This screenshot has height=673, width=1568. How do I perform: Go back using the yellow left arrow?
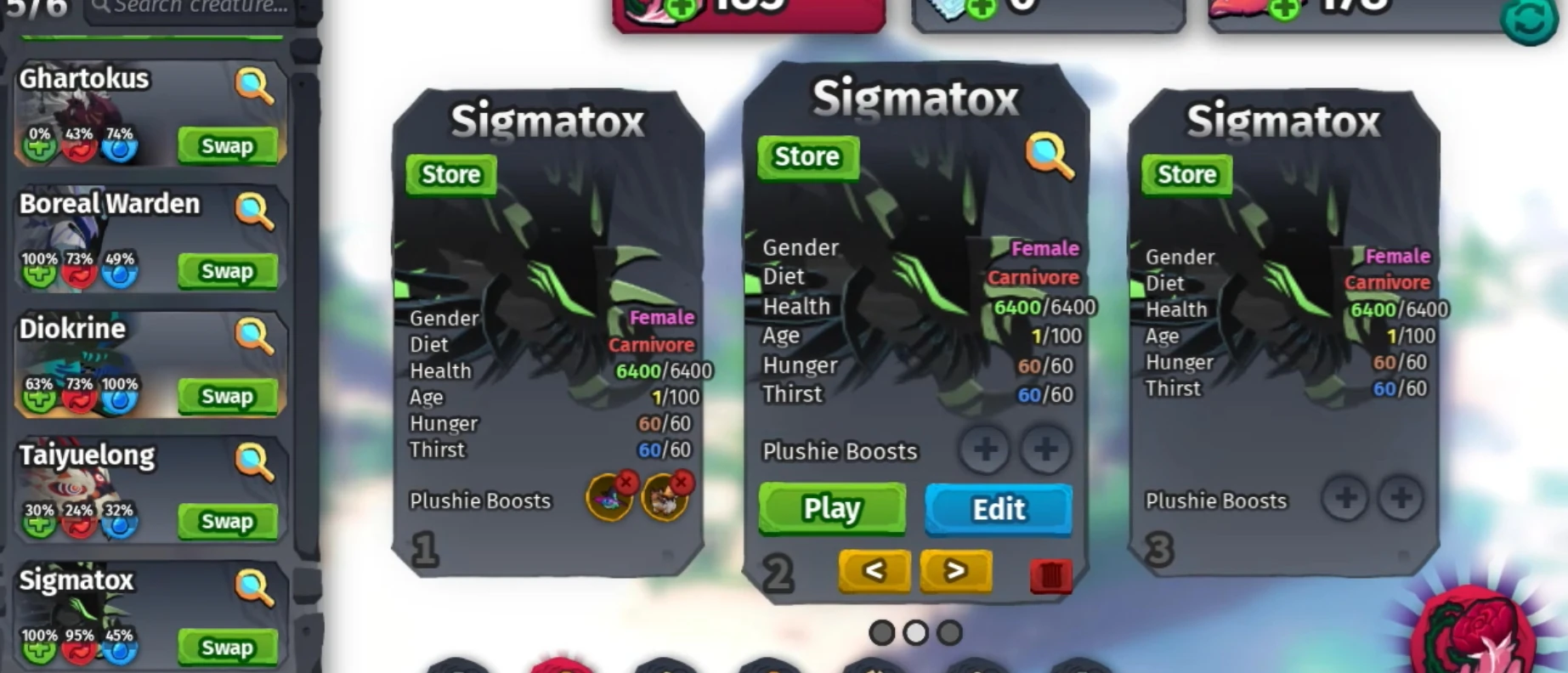click(875, 570)
